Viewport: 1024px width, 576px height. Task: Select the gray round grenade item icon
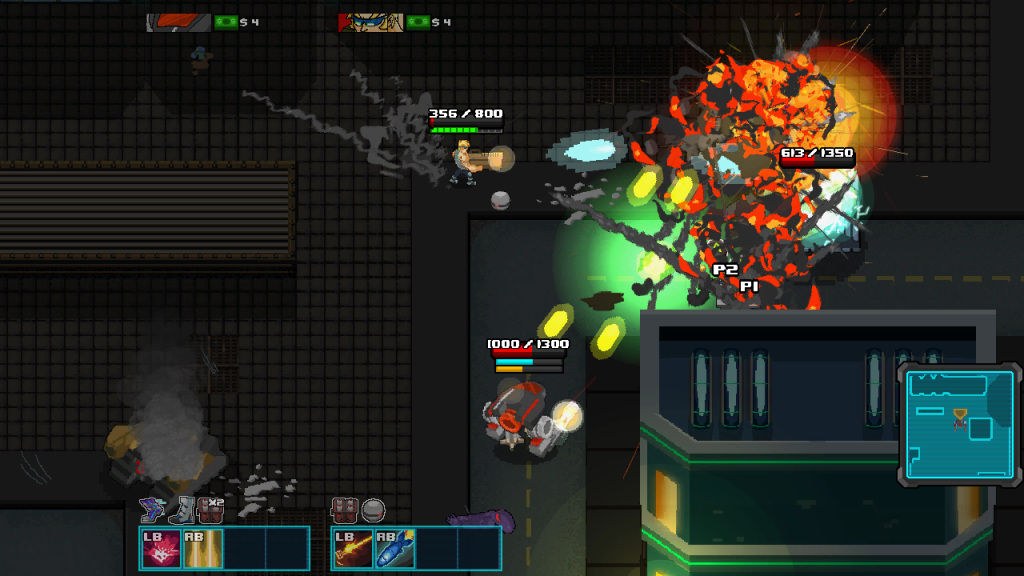coord(373,510)
